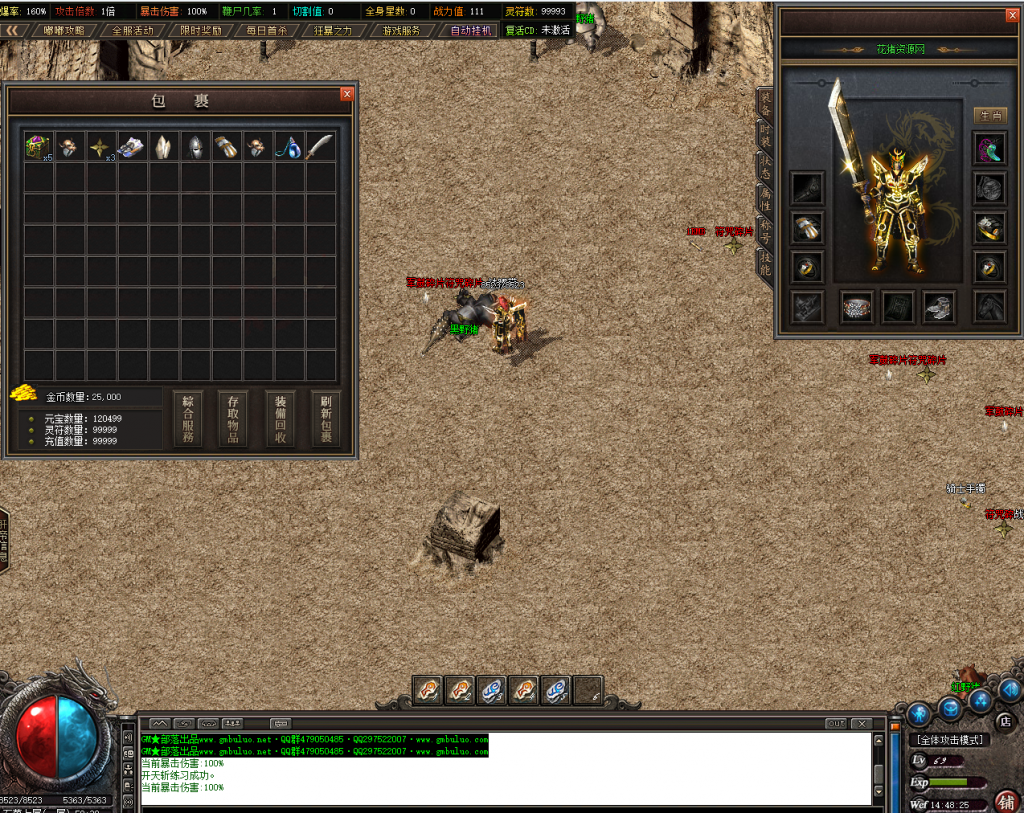Choose the curved saber in the inventory
Viewport: 1024px width, 813px height.
[x=319, y=147]
